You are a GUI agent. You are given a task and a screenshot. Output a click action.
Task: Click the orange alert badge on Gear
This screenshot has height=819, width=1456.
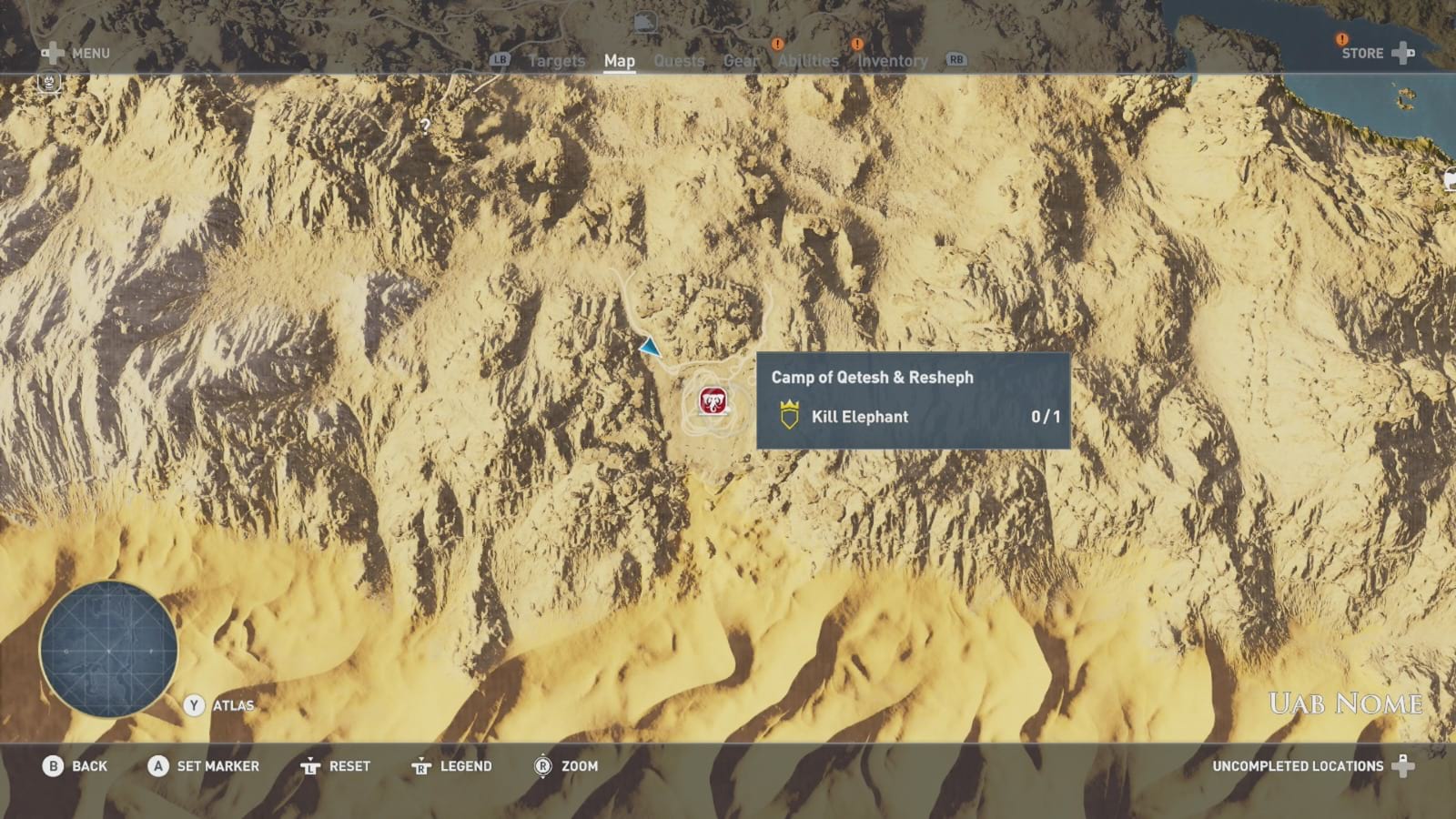(x=776, y=42)
